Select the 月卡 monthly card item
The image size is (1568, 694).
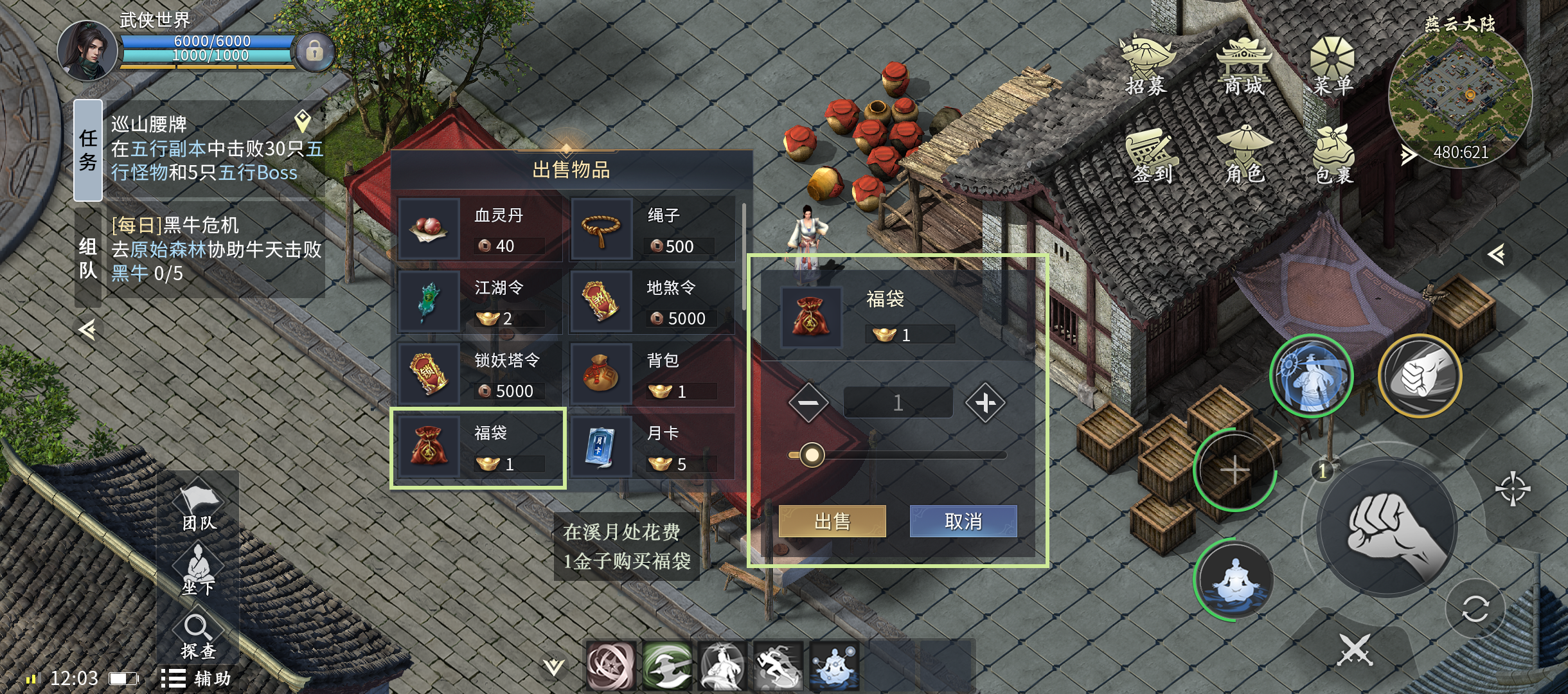pos(652,447)
